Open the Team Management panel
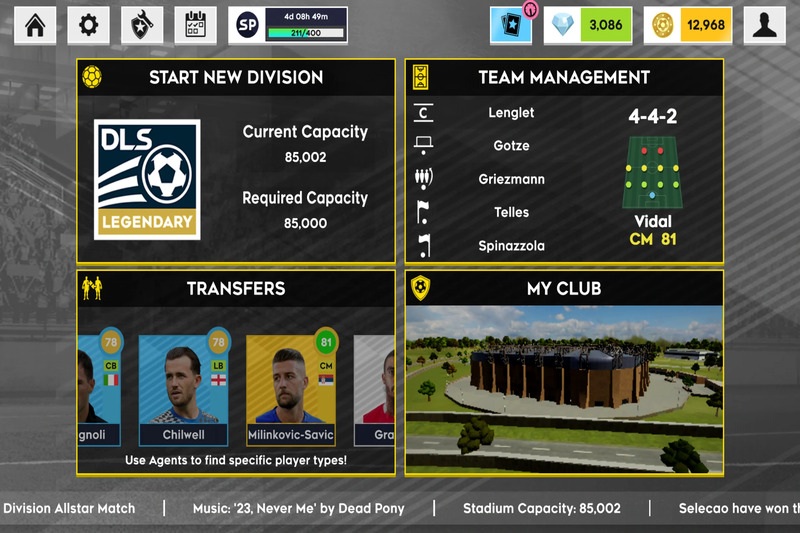 click(x=564, y=77)
